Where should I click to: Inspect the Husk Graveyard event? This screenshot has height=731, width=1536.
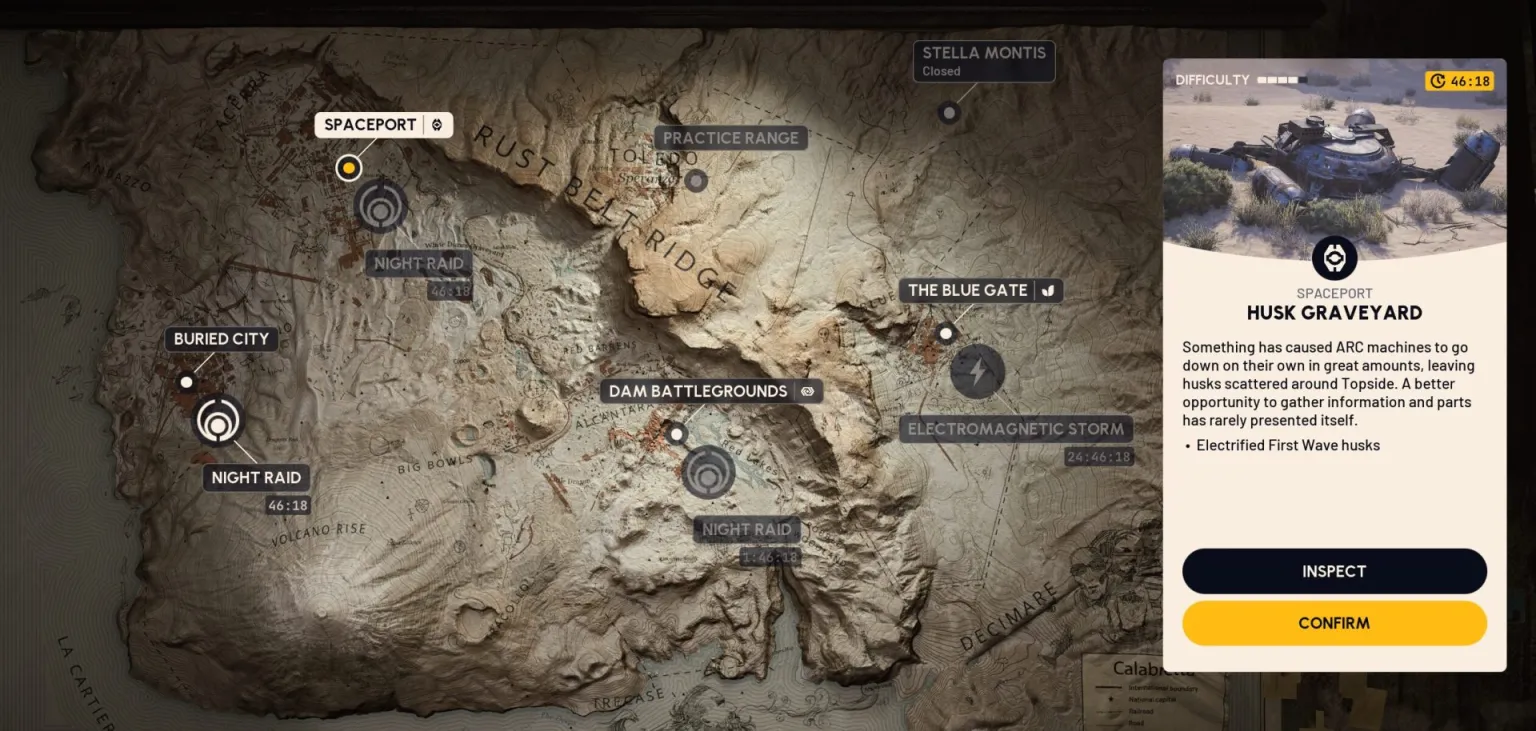click(1334, 571)
